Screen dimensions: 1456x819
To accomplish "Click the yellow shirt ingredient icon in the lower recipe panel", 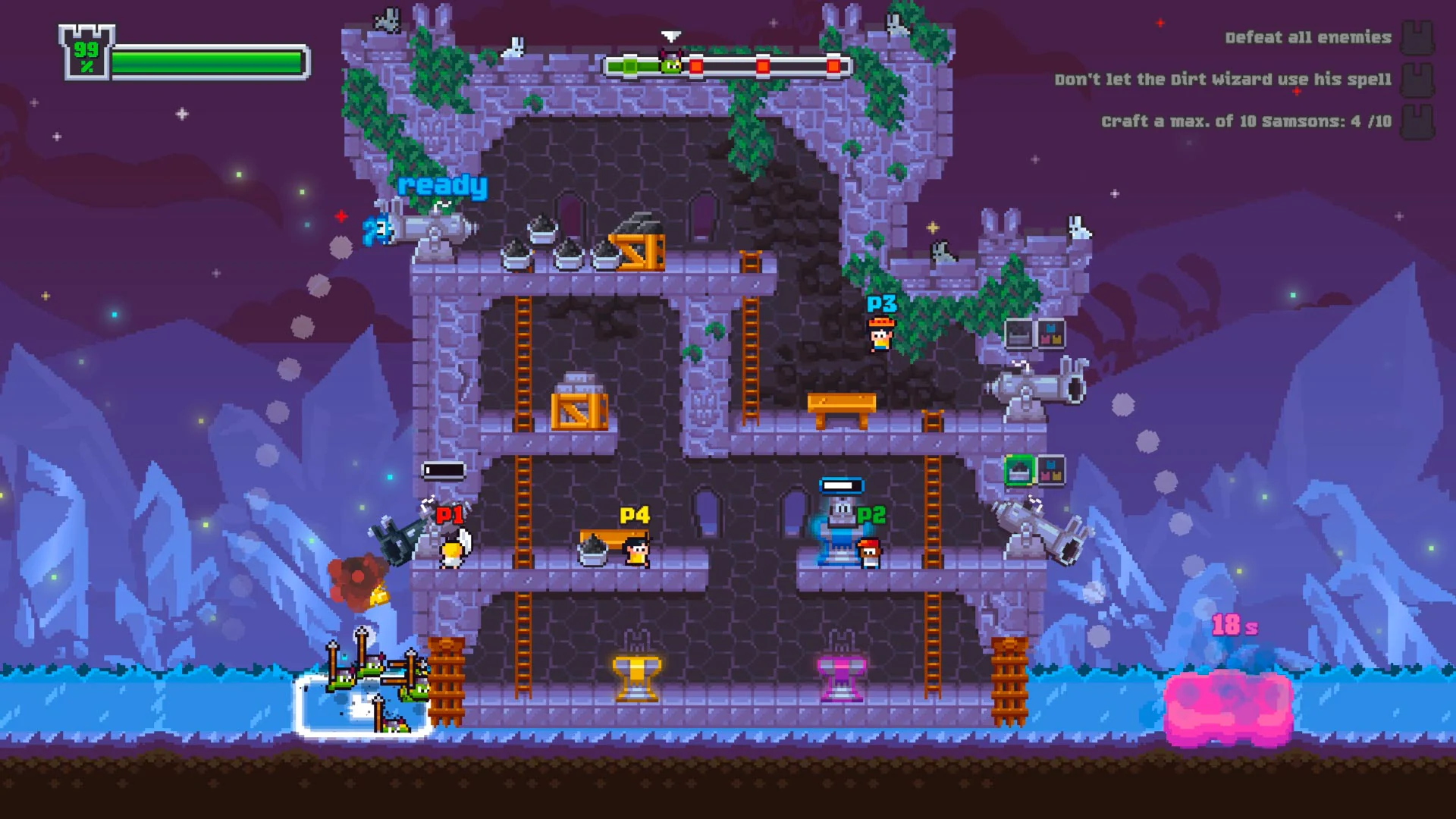I will [1056, 476].
